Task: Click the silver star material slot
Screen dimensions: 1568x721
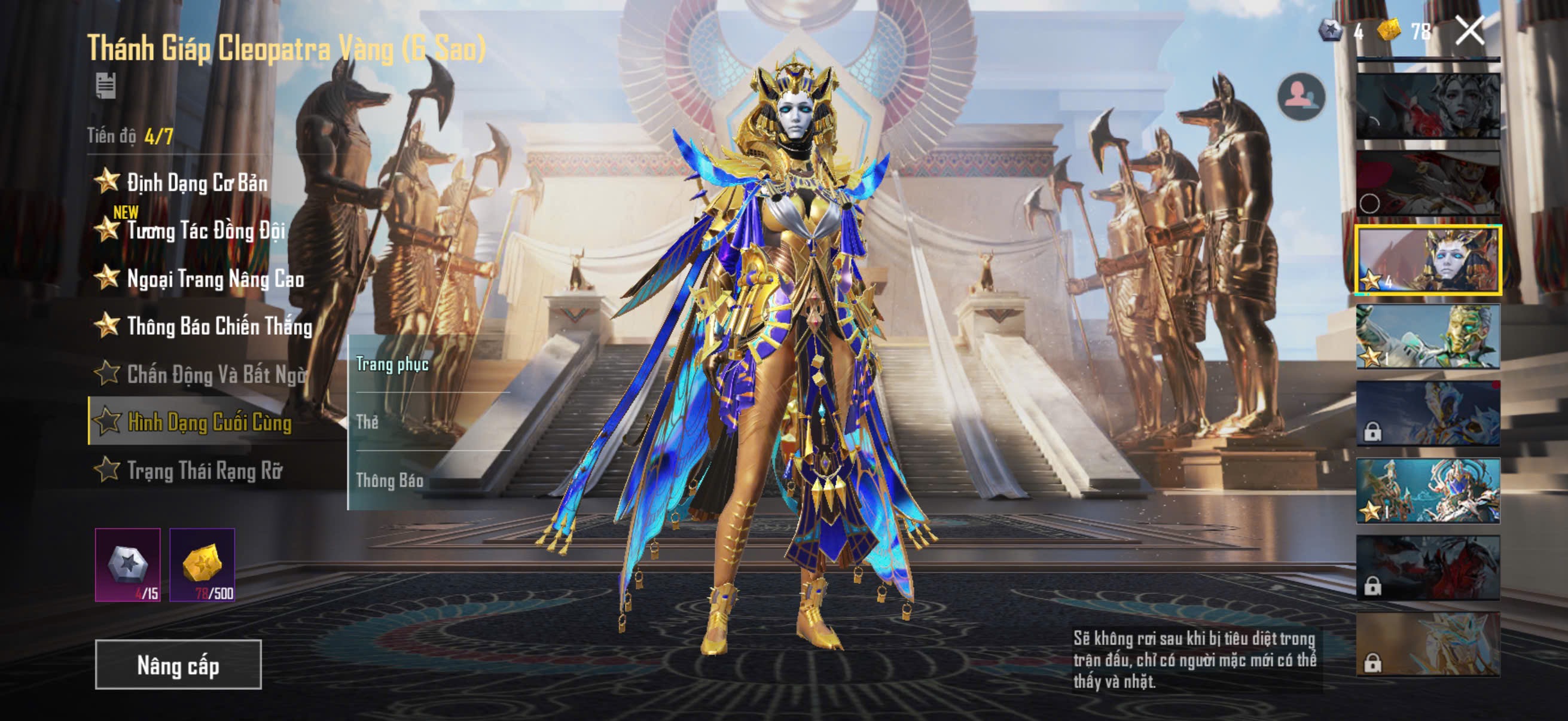Action: tap(128, 564)
